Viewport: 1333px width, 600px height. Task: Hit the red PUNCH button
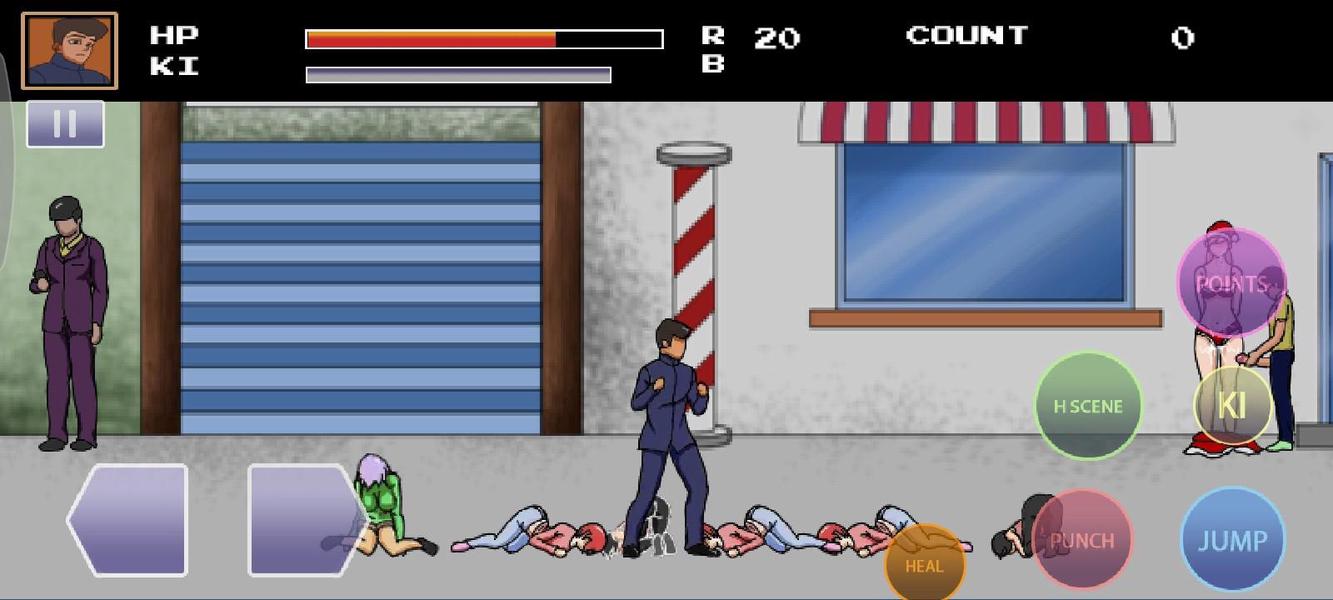[1082, 540]
